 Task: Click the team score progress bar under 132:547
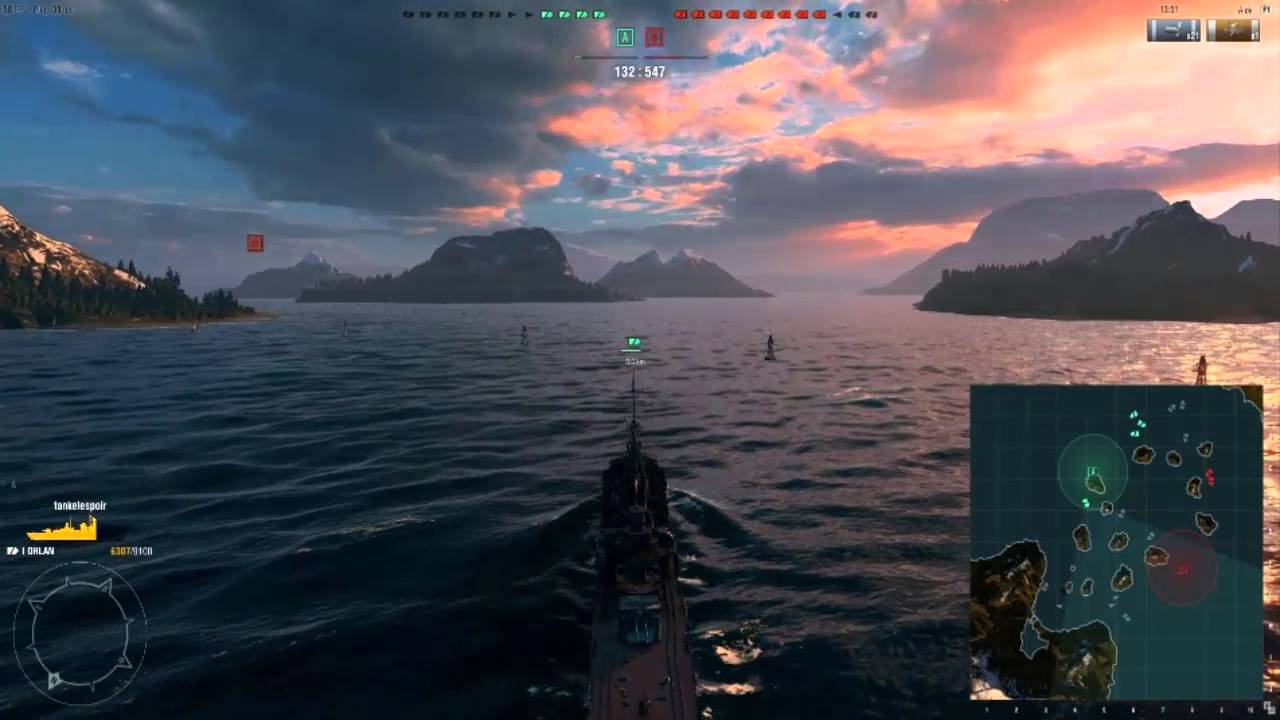[640, 57]
